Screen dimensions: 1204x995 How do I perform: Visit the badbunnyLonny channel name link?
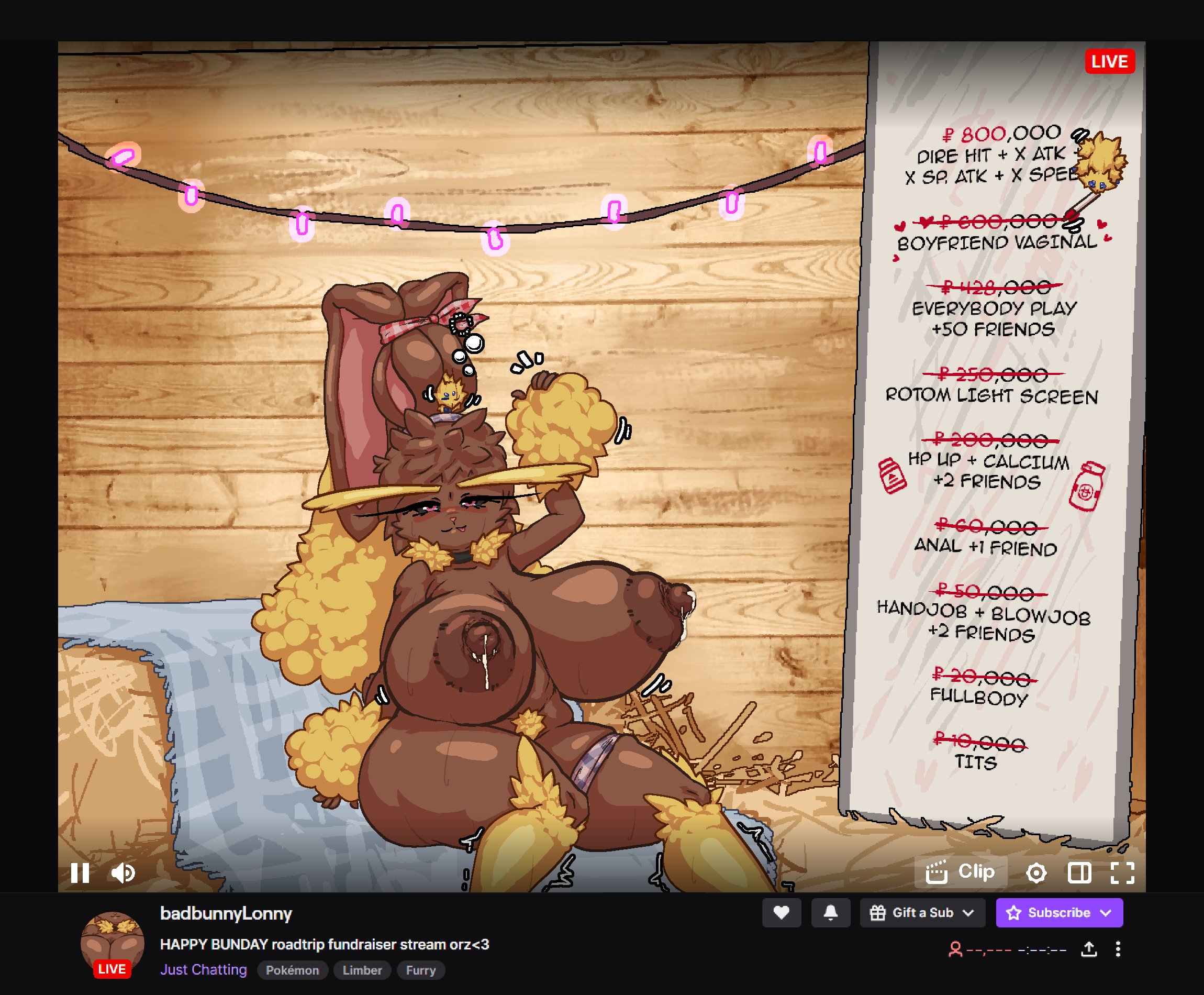226,913
